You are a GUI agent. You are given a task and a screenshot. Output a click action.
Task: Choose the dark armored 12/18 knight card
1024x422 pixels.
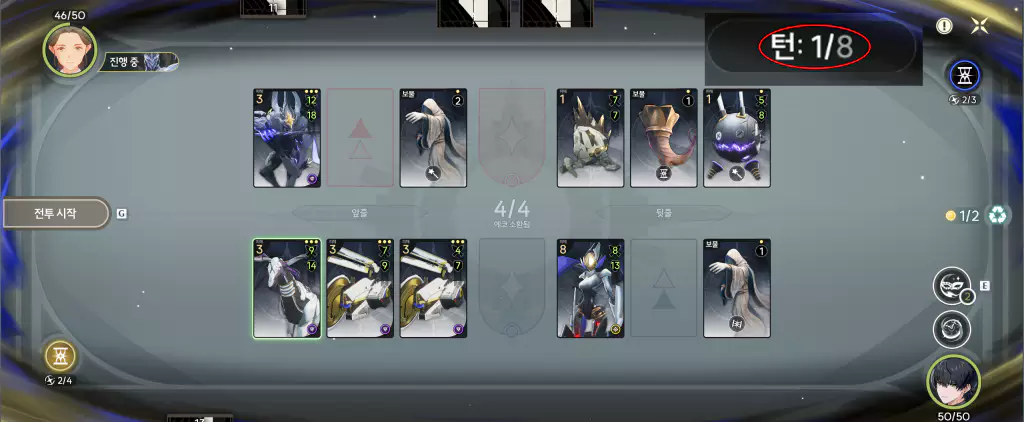[287, 138]
